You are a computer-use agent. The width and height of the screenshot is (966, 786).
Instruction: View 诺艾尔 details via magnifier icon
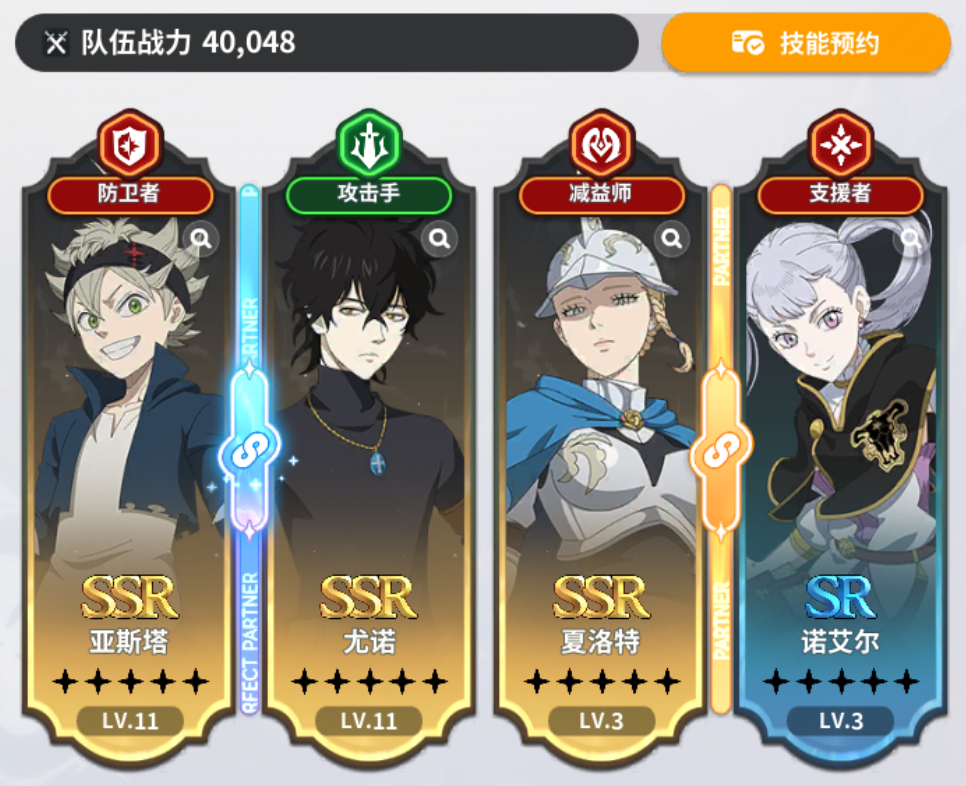coord(910,238)
